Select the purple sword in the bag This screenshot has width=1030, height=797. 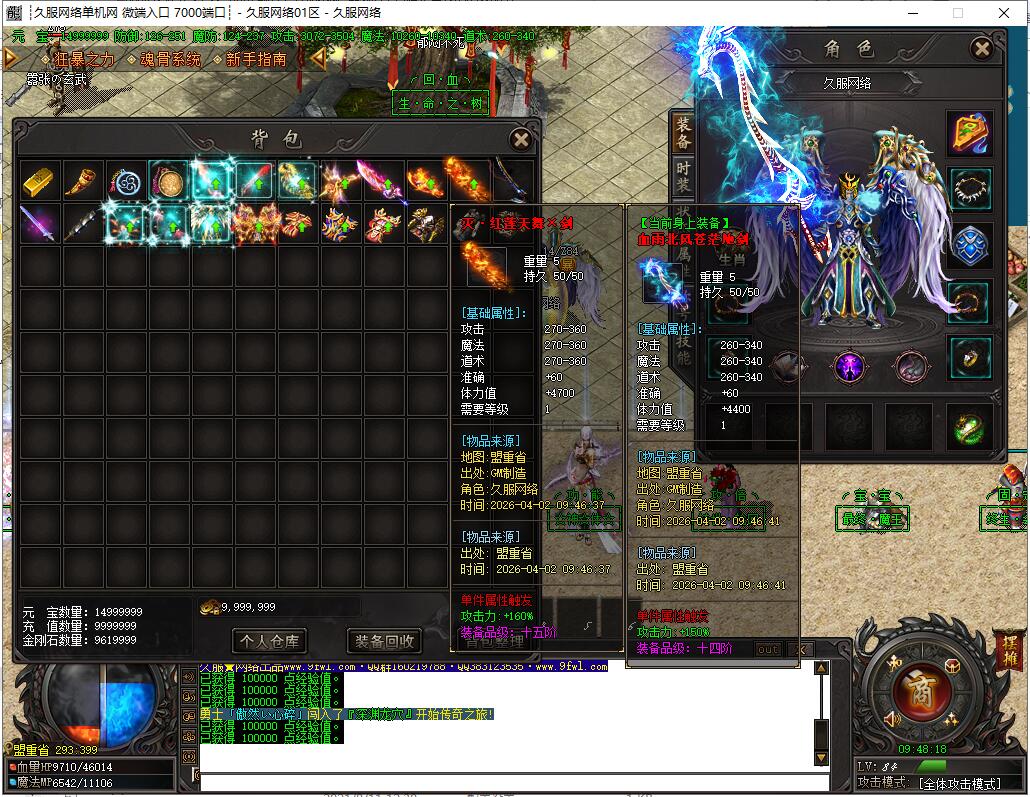tap(39, 224)
